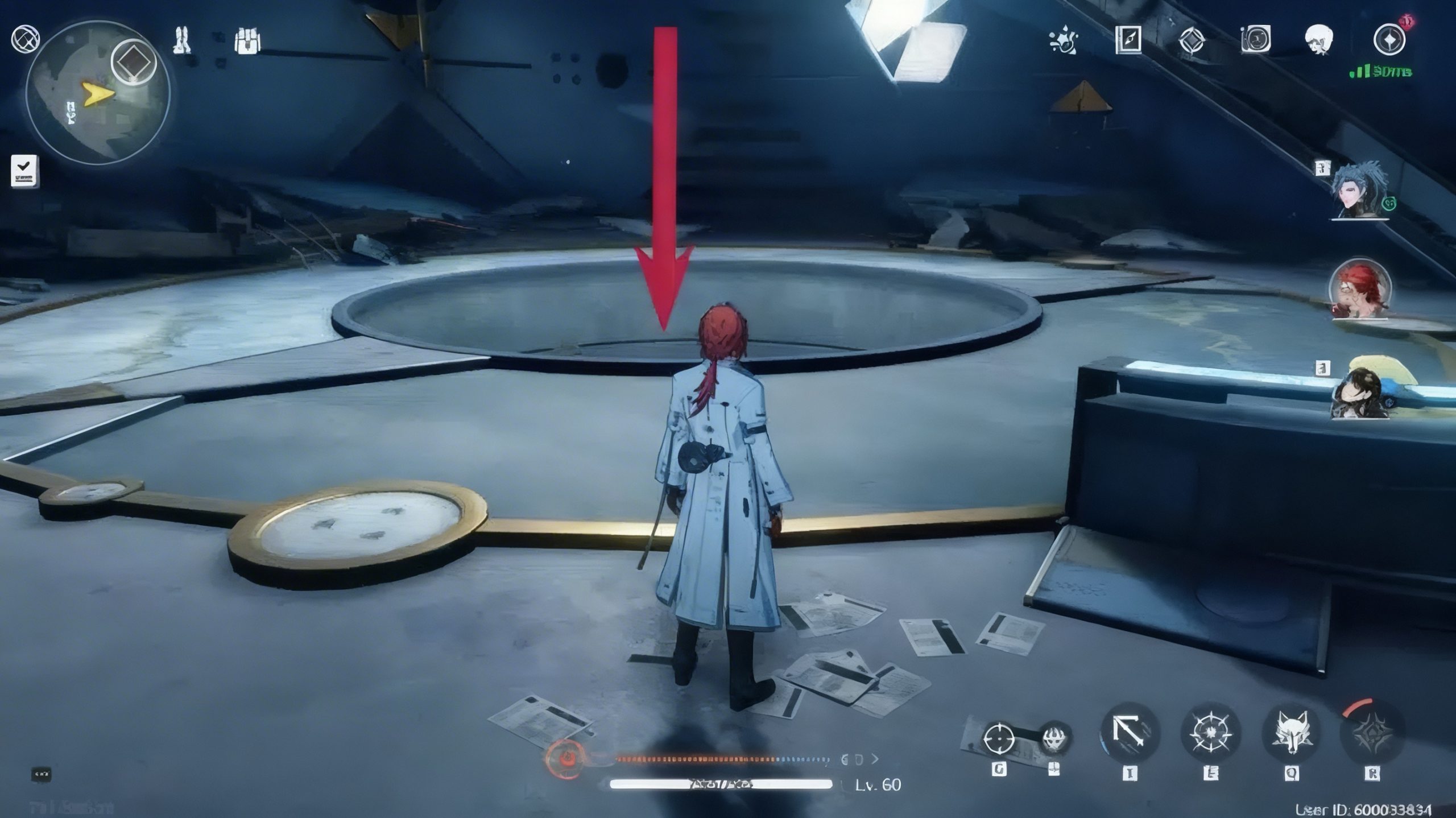1456x818 pixels.
Task: Open the backpack inventory icon
Action: 247,41
